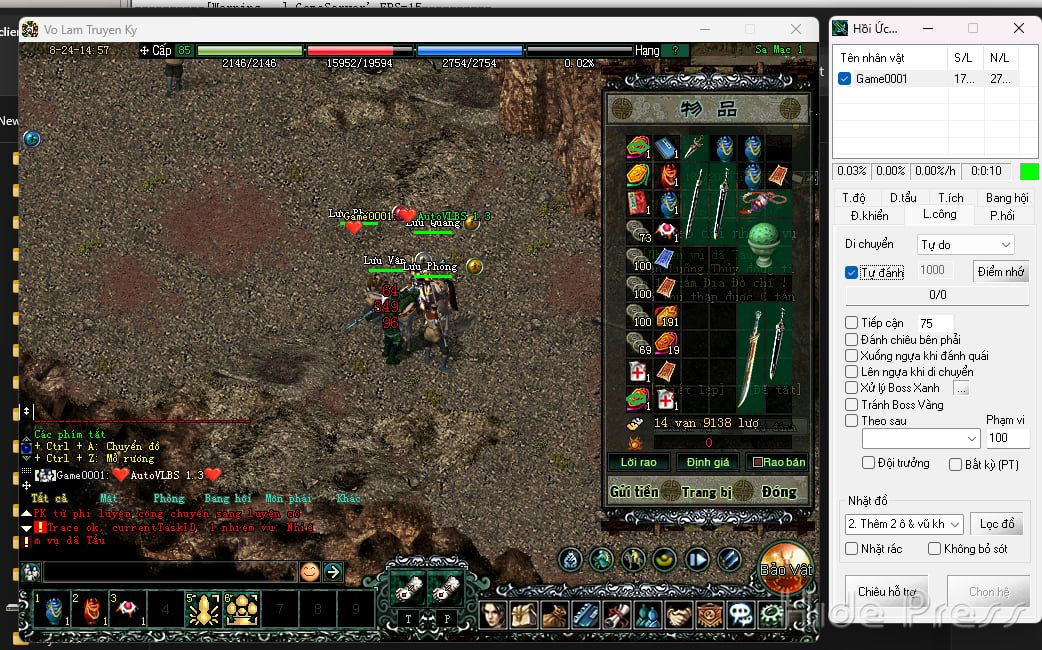The width and height of the screenshot is (1042, 650).
Task: Click the Lọc đồ filter button
Action: pos(995,524)
